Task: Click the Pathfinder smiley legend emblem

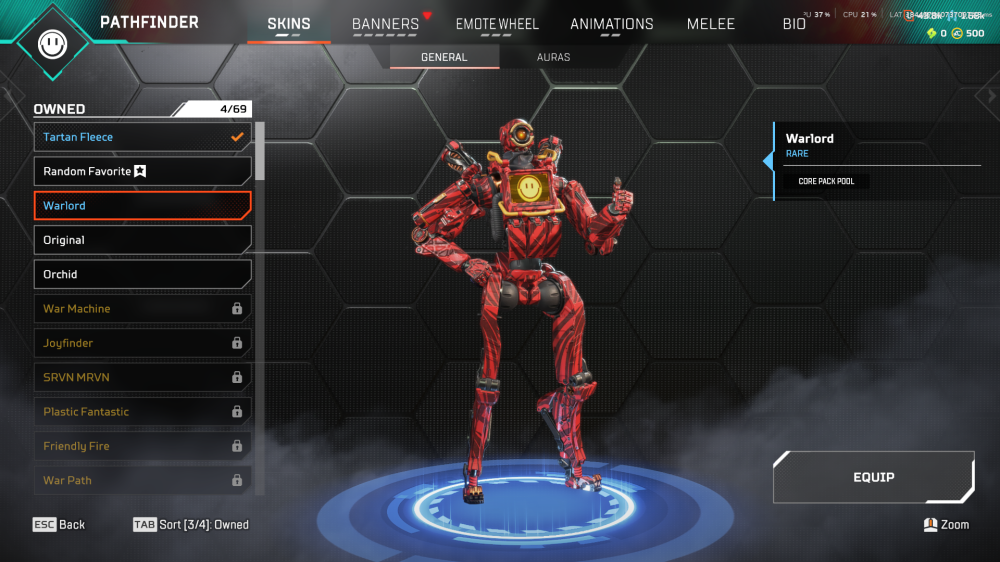Action: [51, 43]
